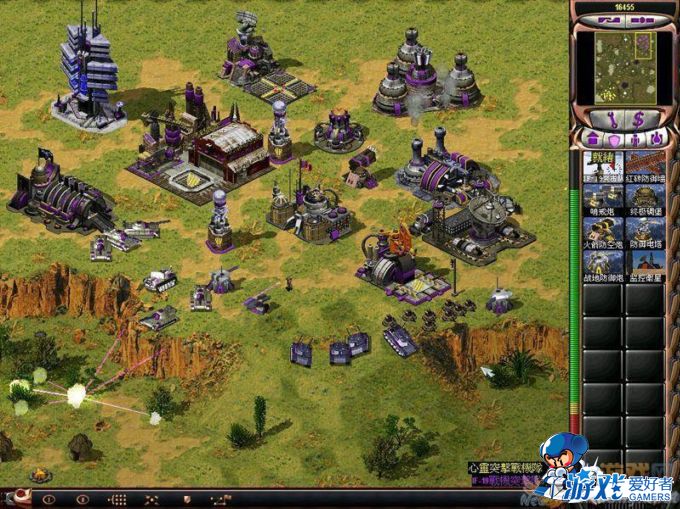Open the infantry build tab
Screen dimensions: 680x509
tap(635, 138)
